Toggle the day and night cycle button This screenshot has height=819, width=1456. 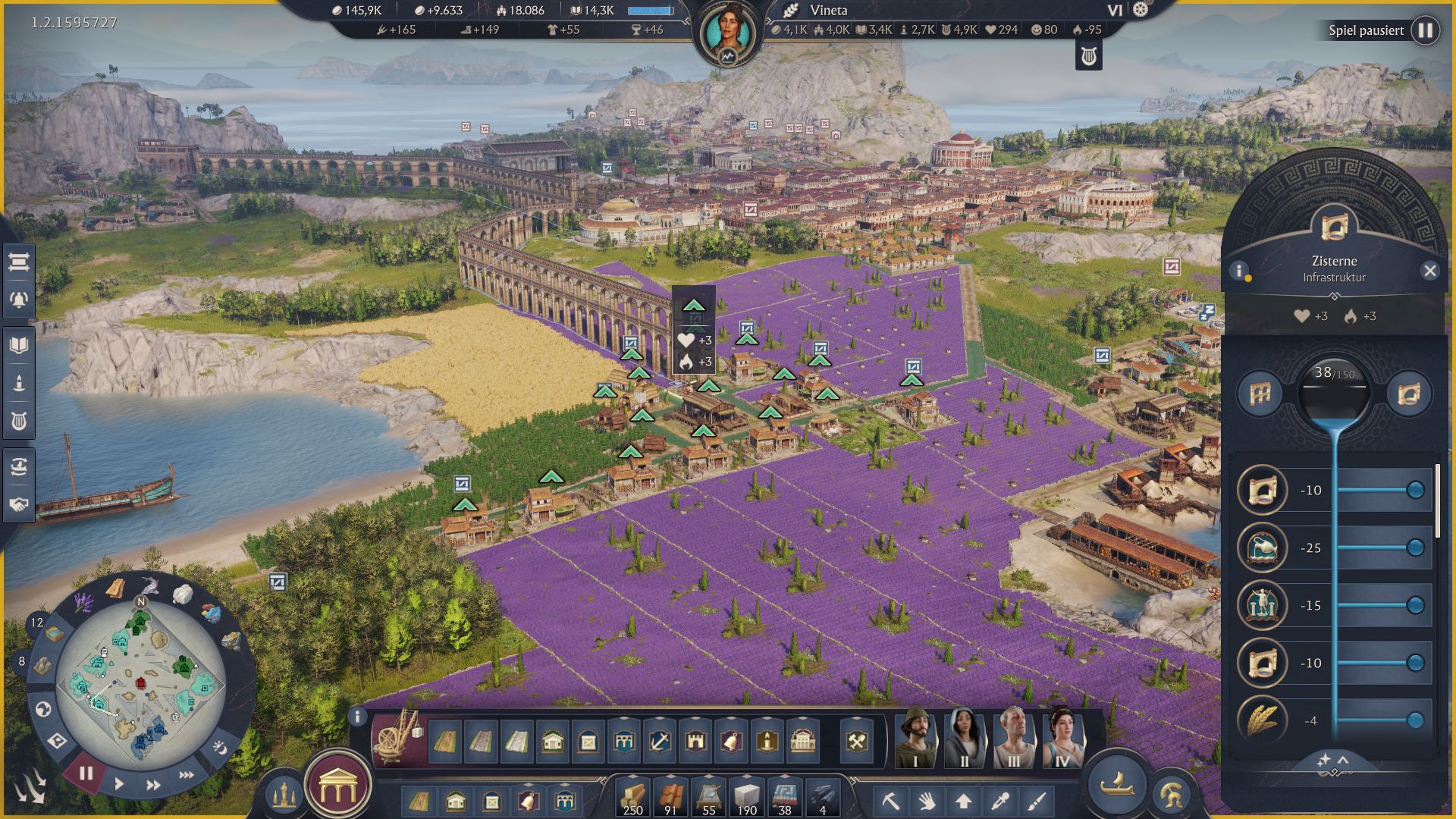click(219, 748)
